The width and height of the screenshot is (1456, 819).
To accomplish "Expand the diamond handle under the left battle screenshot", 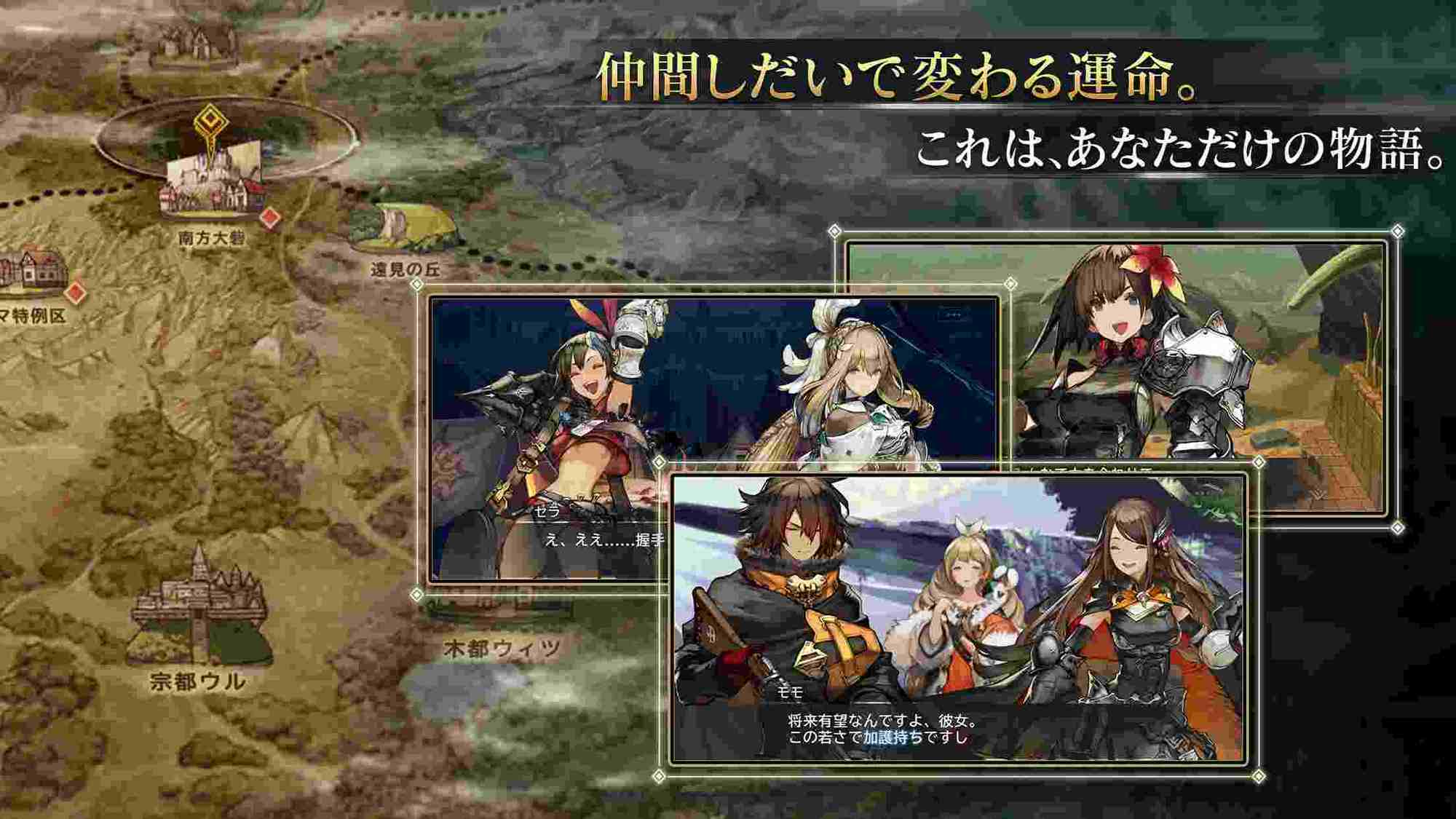I will point(415,595).
